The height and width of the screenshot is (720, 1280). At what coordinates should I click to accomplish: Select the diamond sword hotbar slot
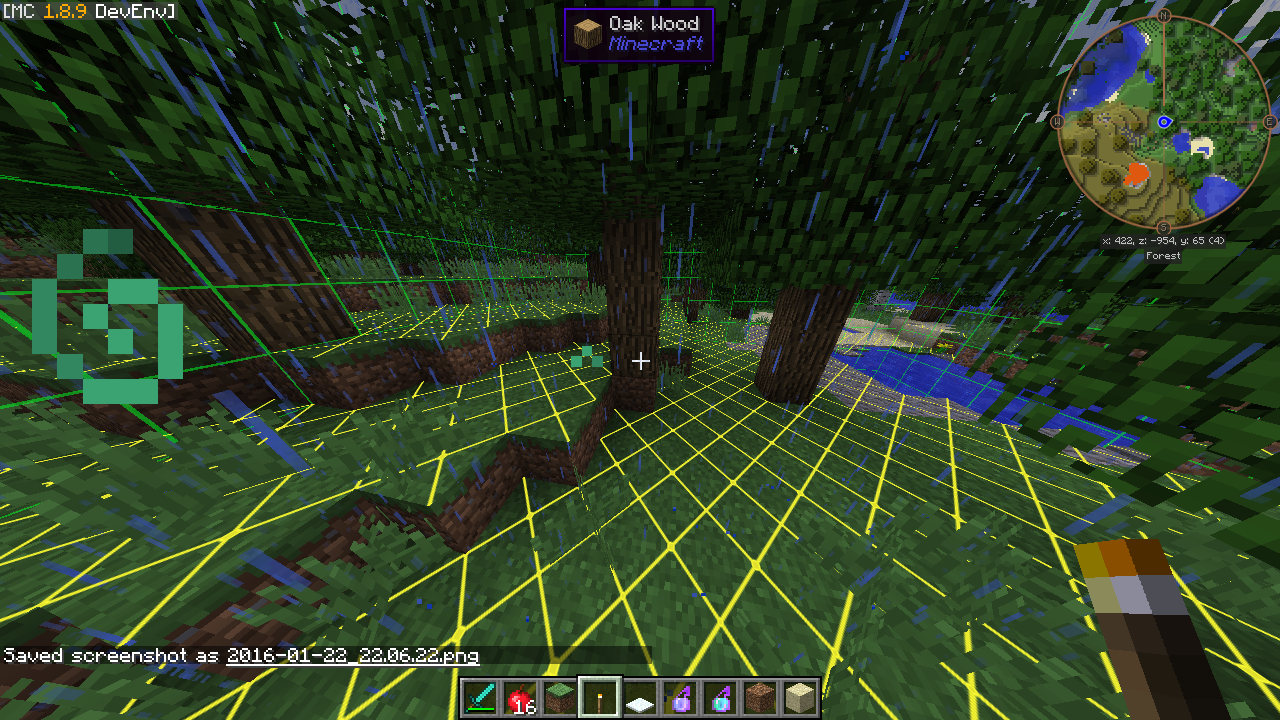point(480,697)
